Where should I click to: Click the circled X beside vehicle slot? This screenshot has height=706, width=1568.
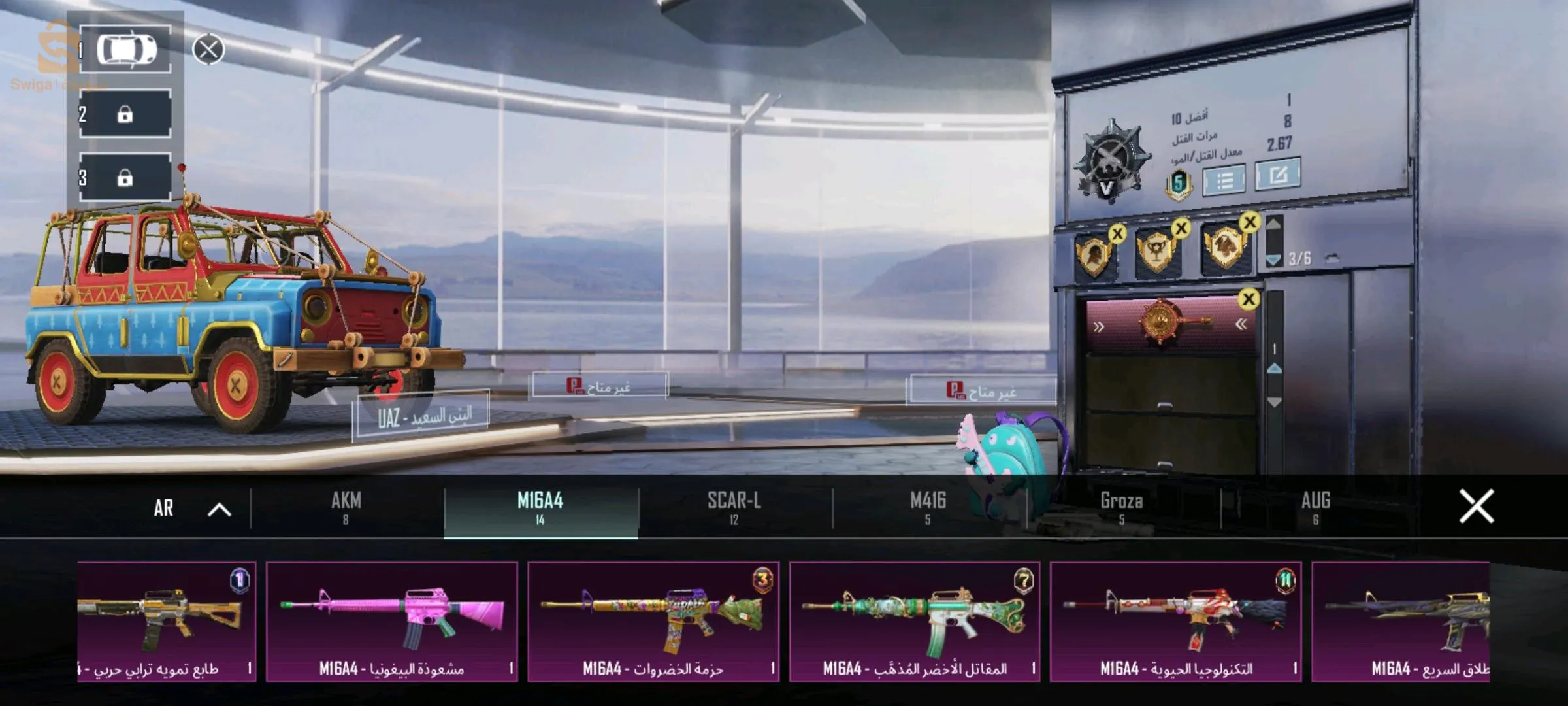pos(209,50)
